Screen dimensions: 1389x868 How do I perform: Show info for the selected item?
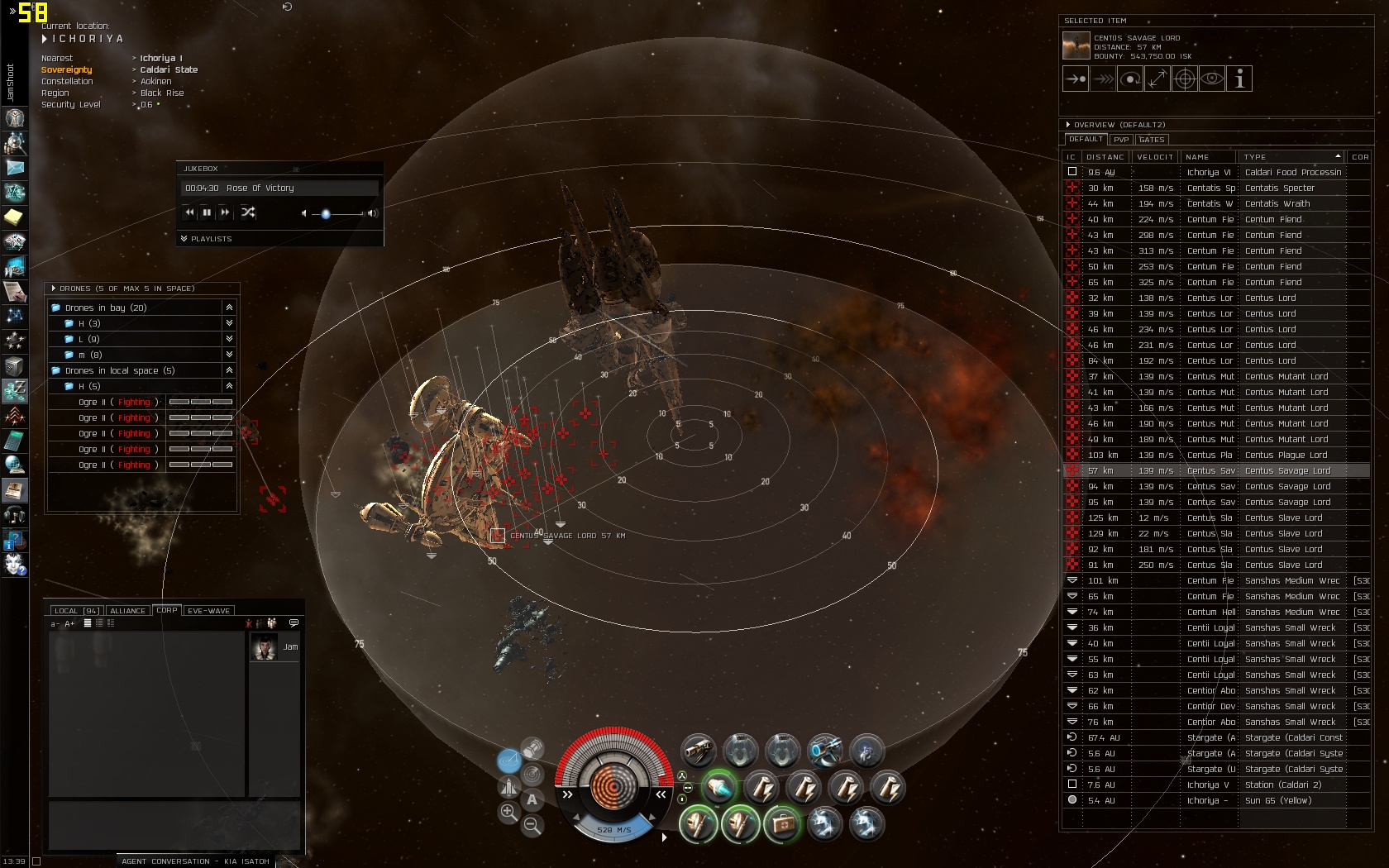pyautogui.click(x=1239, y=79)
